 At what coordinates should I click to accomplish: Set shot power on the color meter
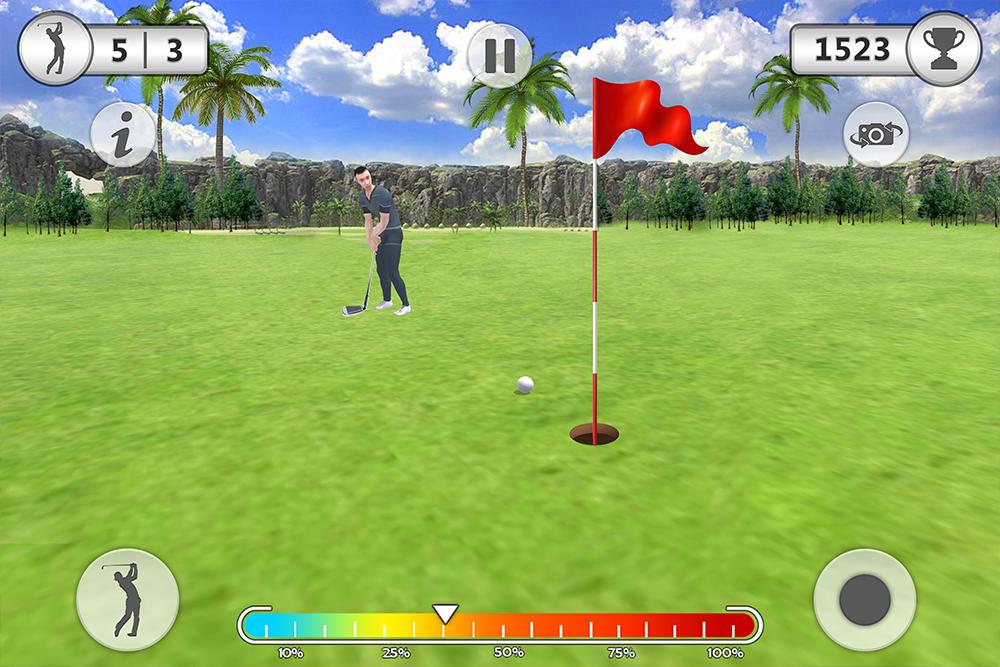(x=500, y=626)
